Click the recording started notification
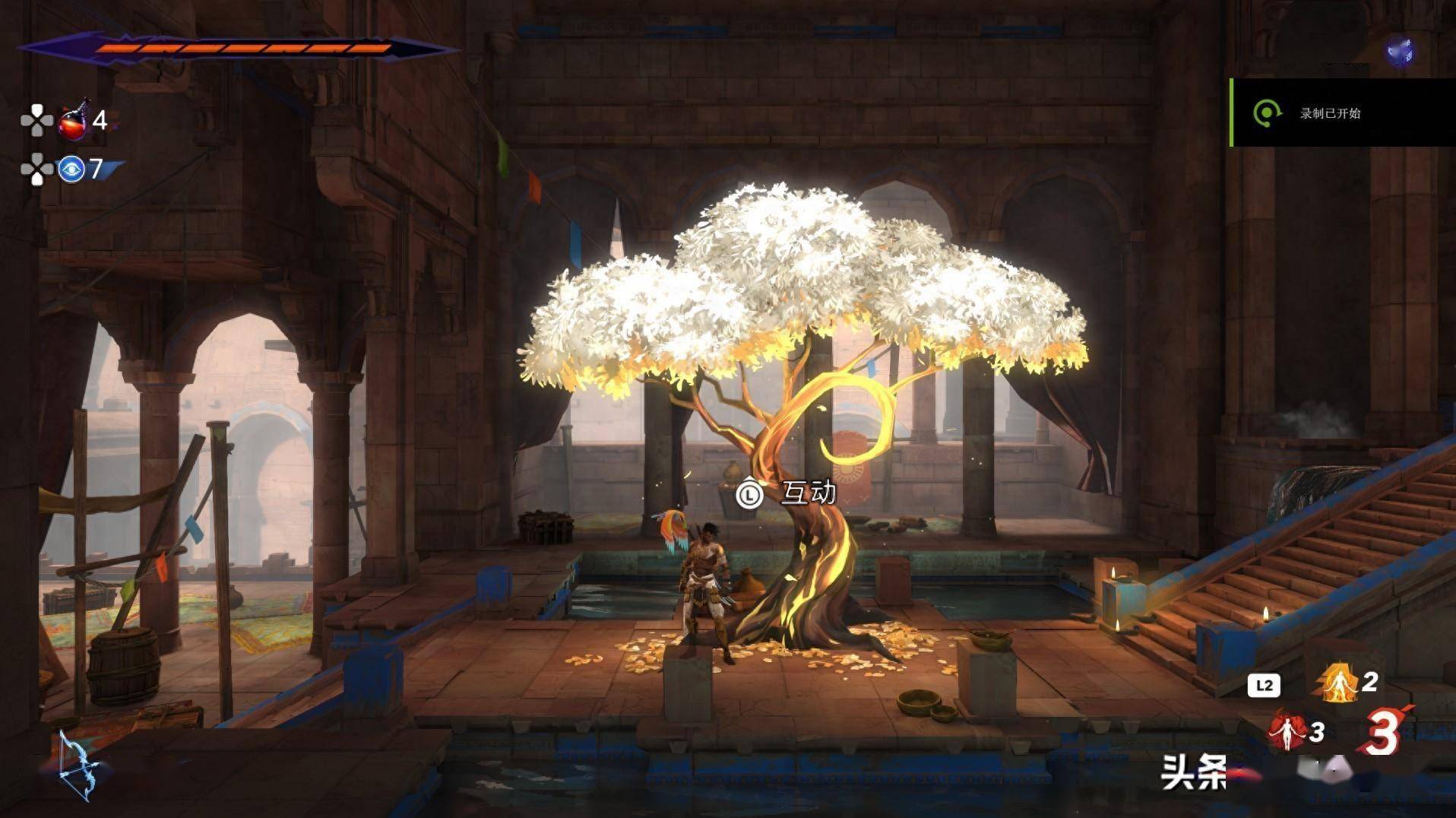The width and height of the screenshot is (1456, 818). 1342,113
